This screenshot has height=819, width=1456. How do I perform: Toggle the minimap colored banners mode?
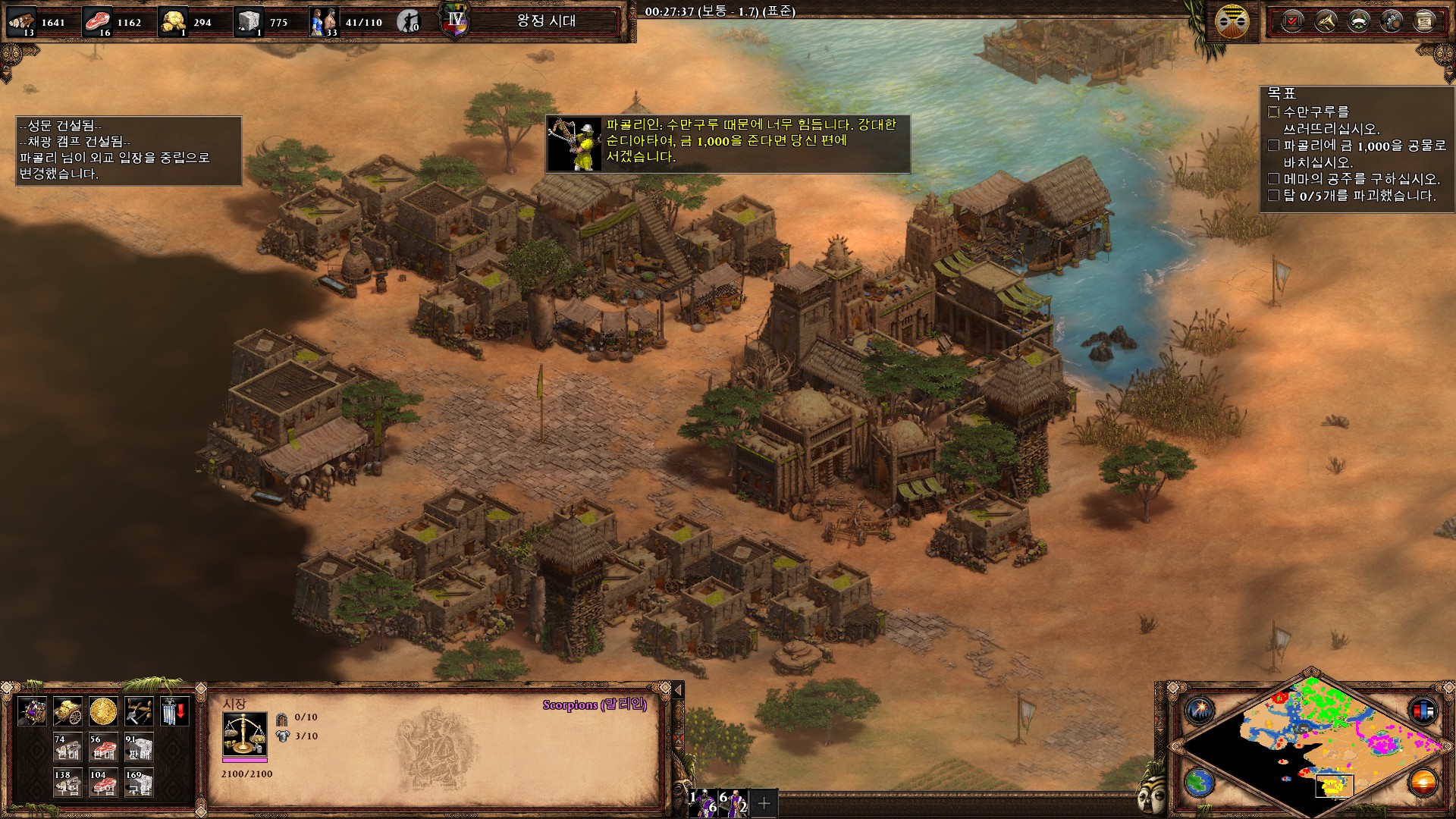coord(1423,711)
